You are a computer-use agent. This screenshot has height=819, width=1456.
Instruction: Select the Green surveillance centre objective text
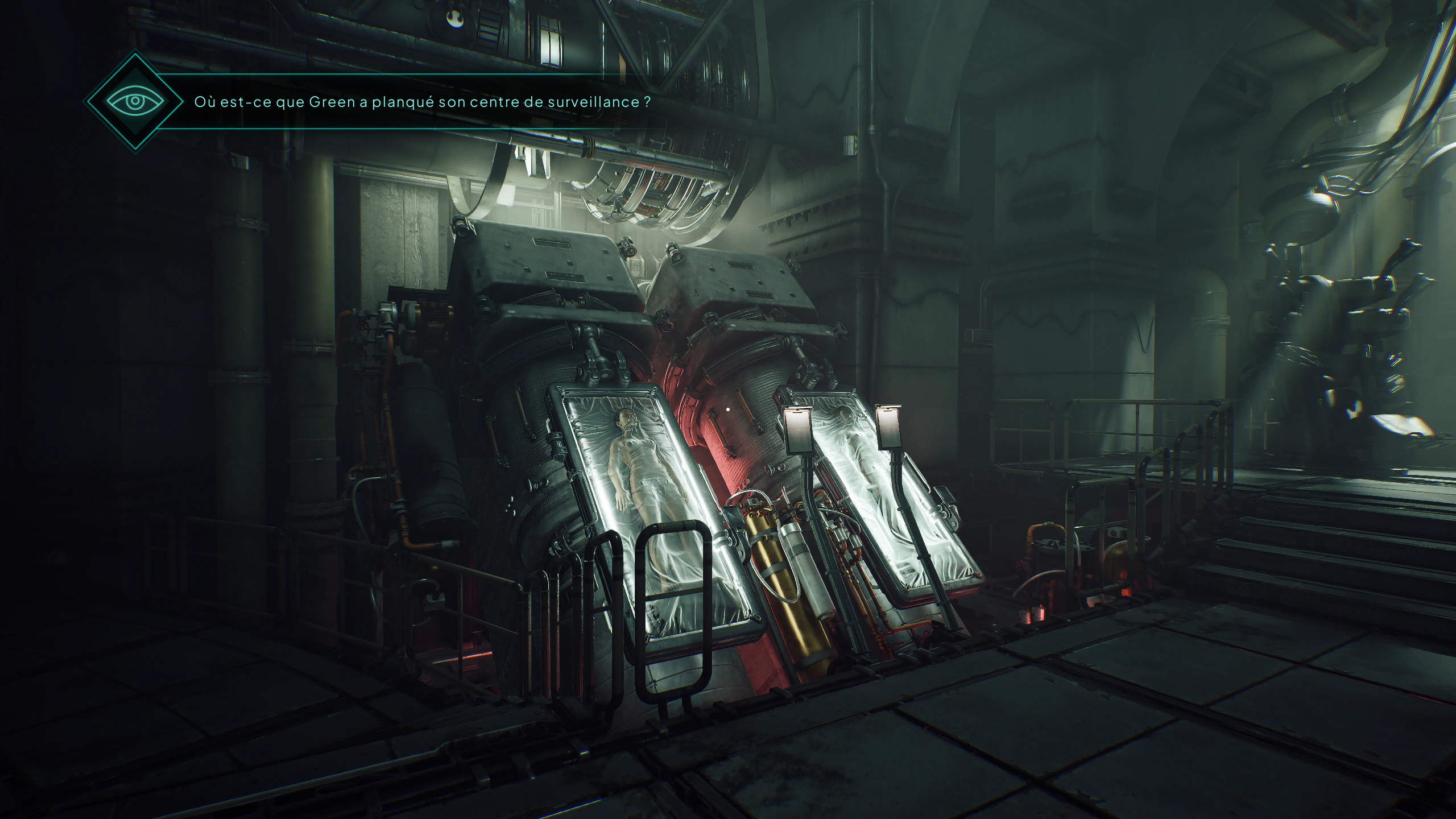point(422,102)
